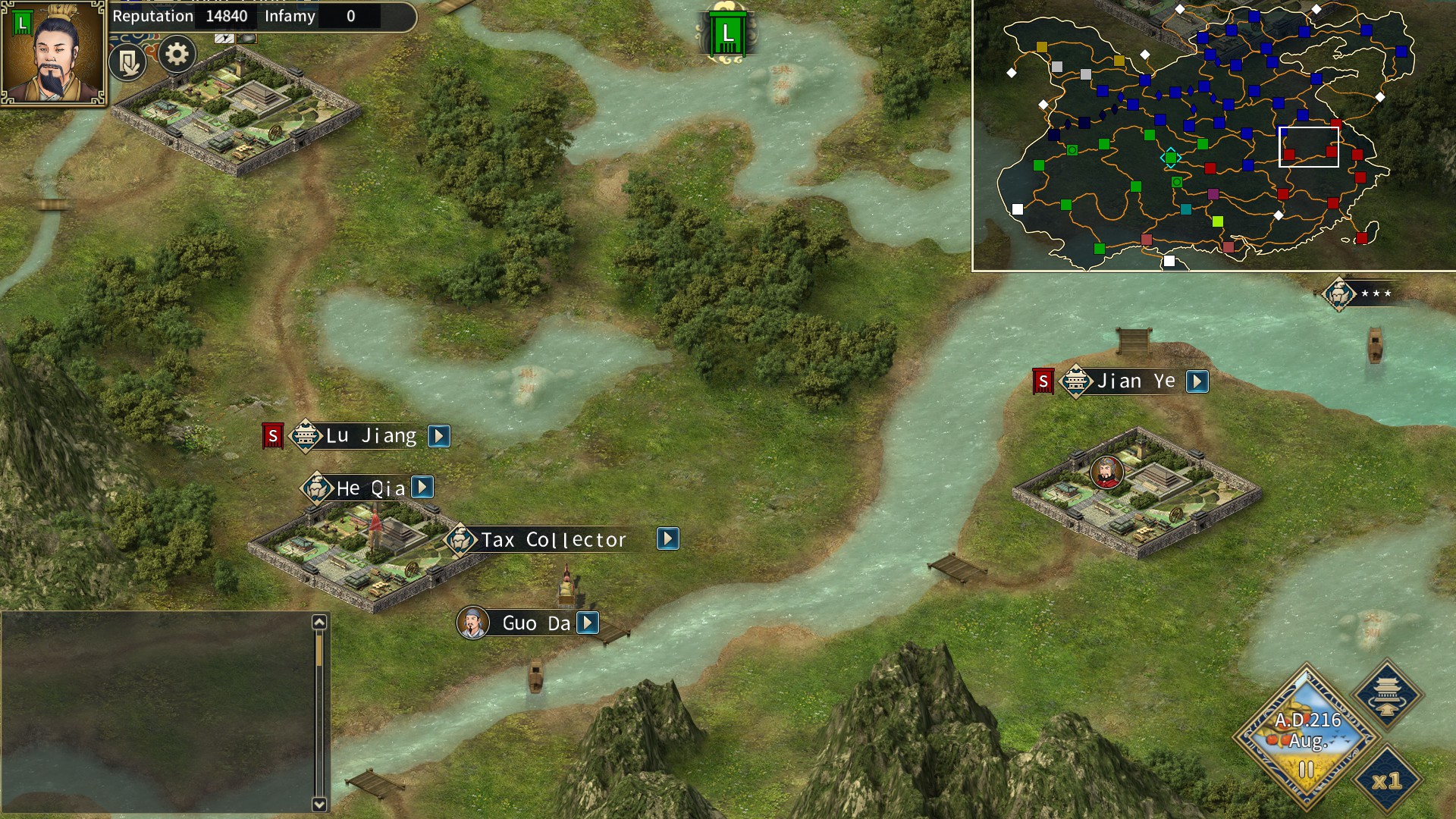The image size is (1456, 819).
Task: Select the officer portrait over Jian Ye city
Action: tap(1106, 472)
